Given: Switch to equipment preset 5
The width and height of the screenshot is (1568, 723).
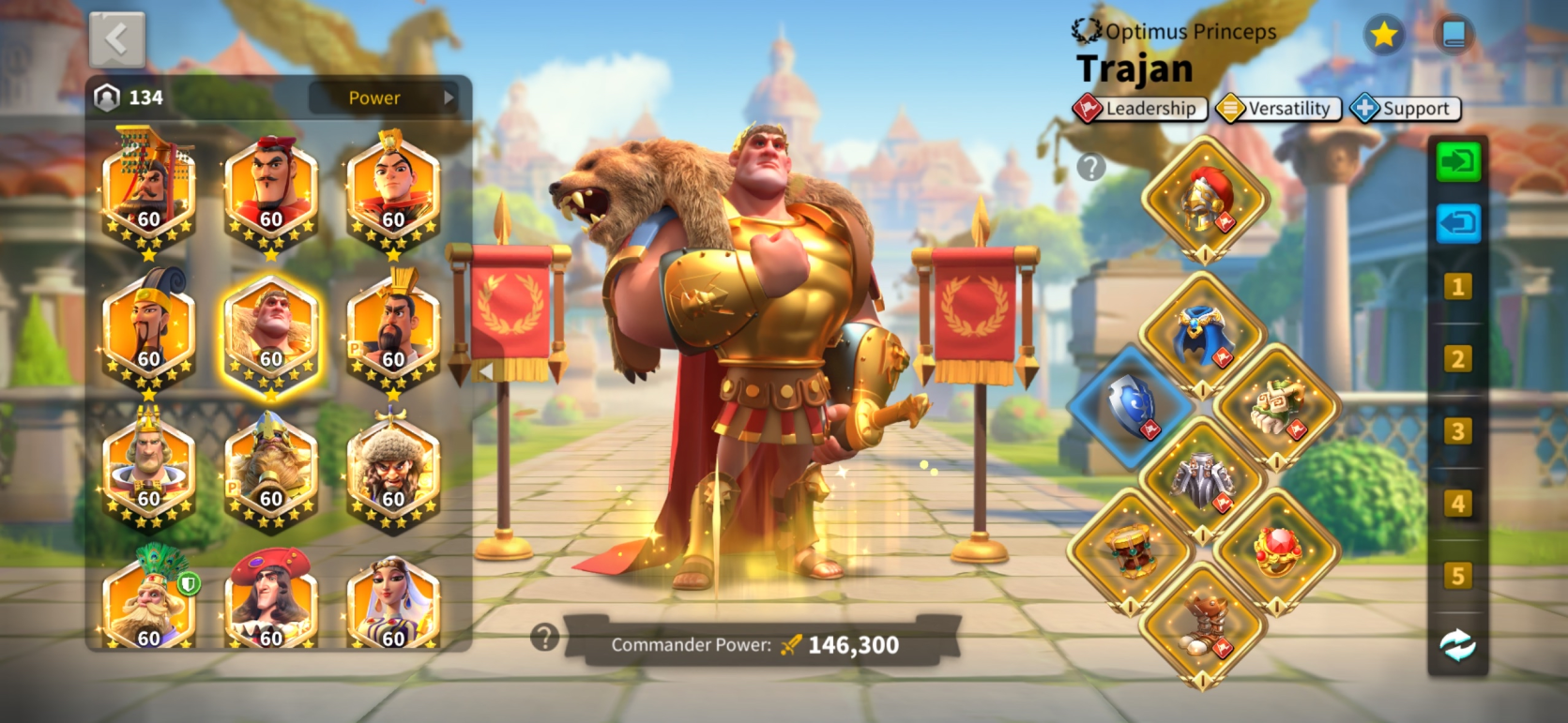Looking at the screenshot, I should [x=1457, y=576].
